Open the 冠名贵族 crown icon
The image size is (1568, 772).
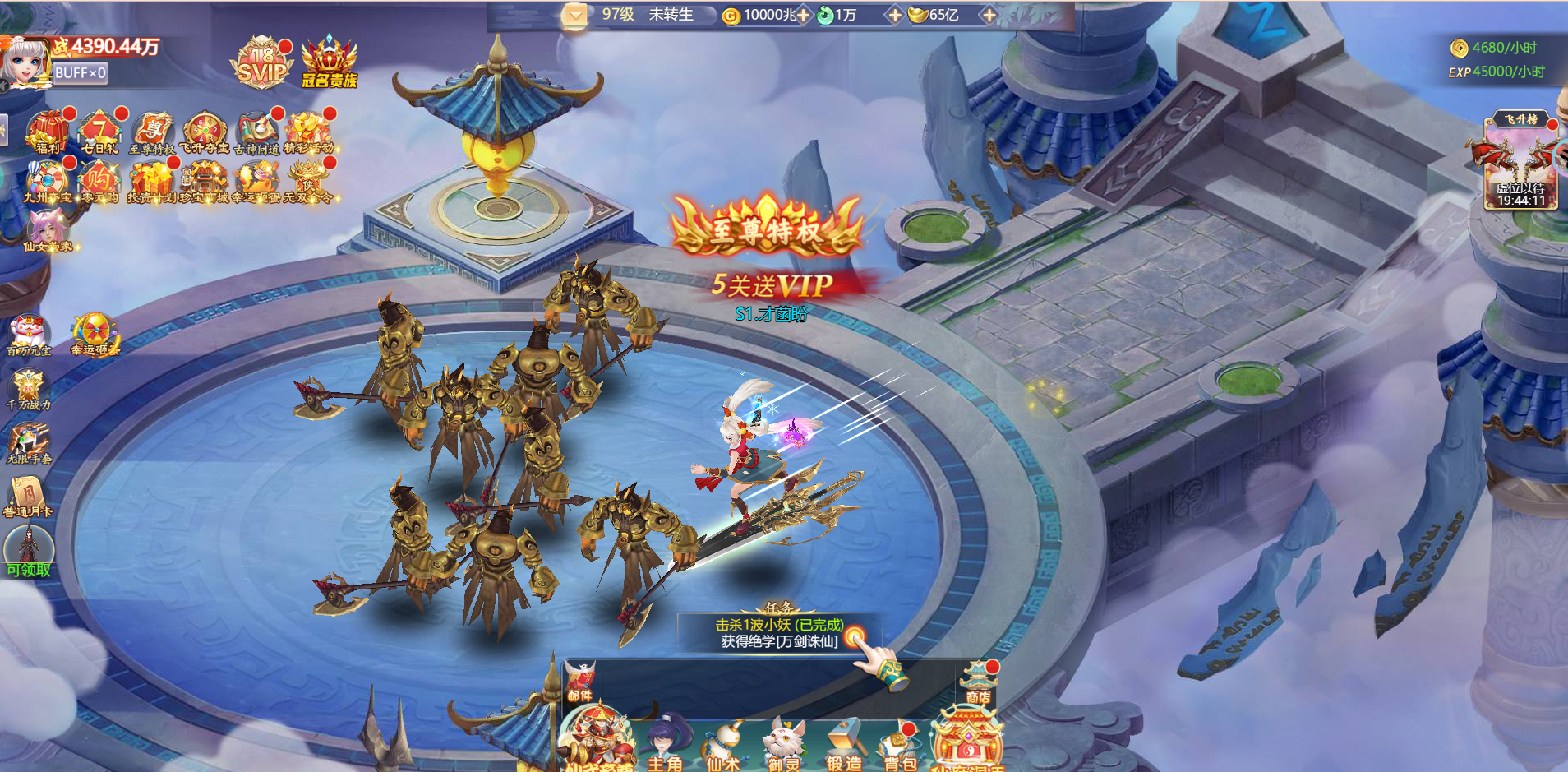click(x=330, y=63)
